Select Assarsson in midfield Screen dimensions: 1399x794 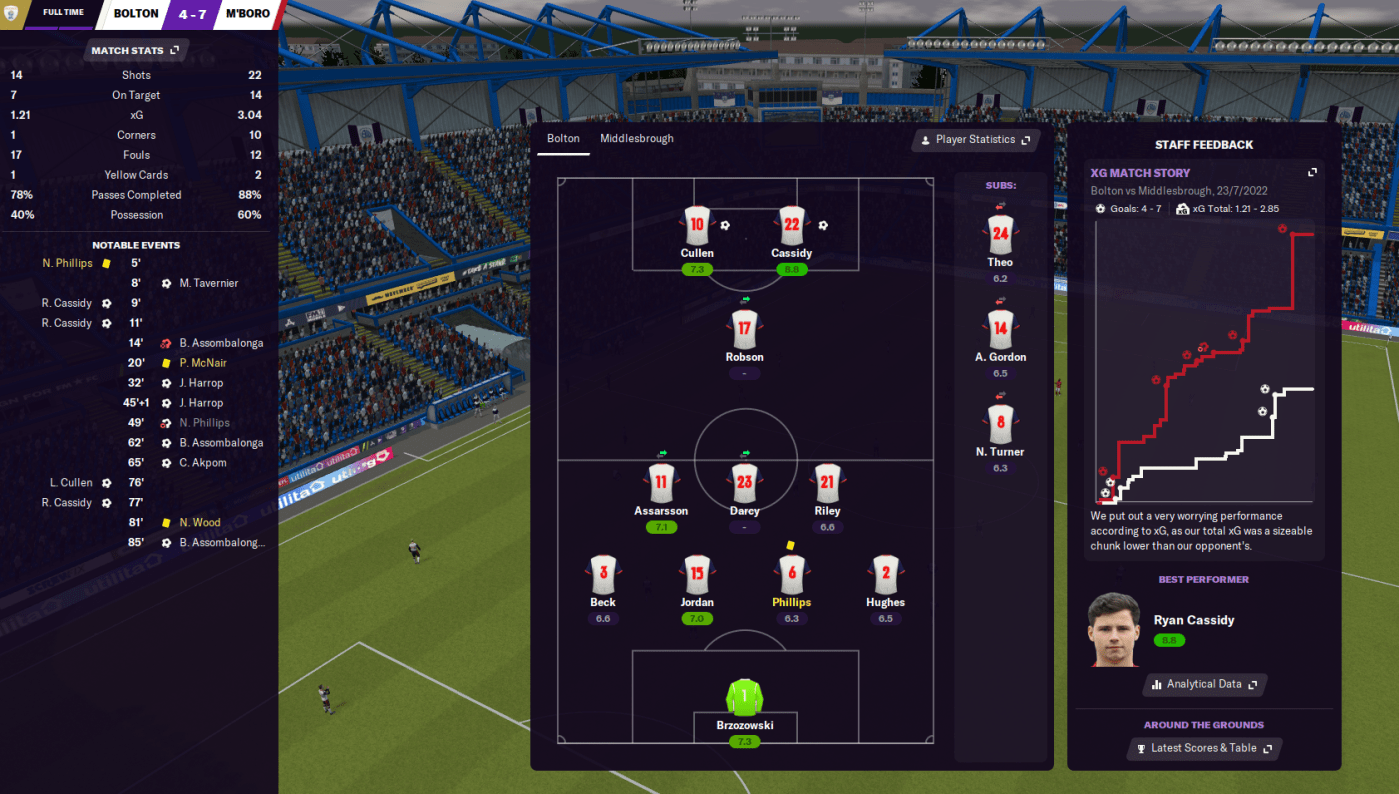click(661, 483)
